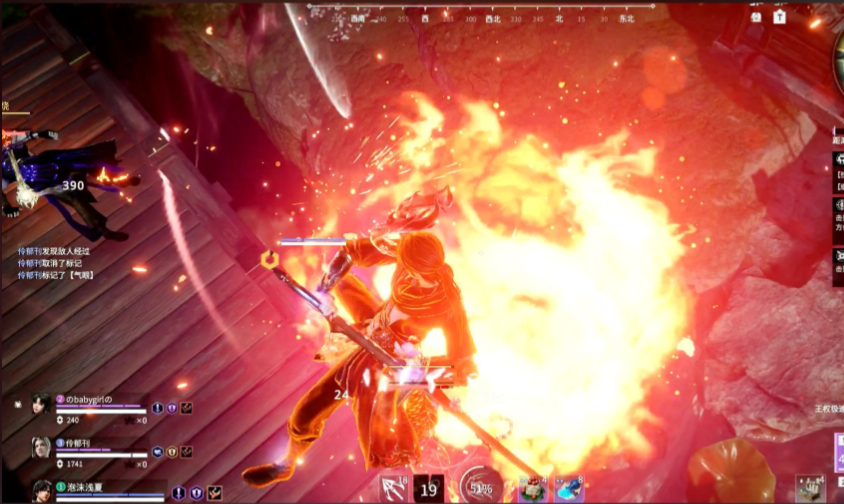Image resolution: width=844 pixels, height=504 pixels.
Task: Open the item slot in the bottom-right corner
Action: (810, 488)
